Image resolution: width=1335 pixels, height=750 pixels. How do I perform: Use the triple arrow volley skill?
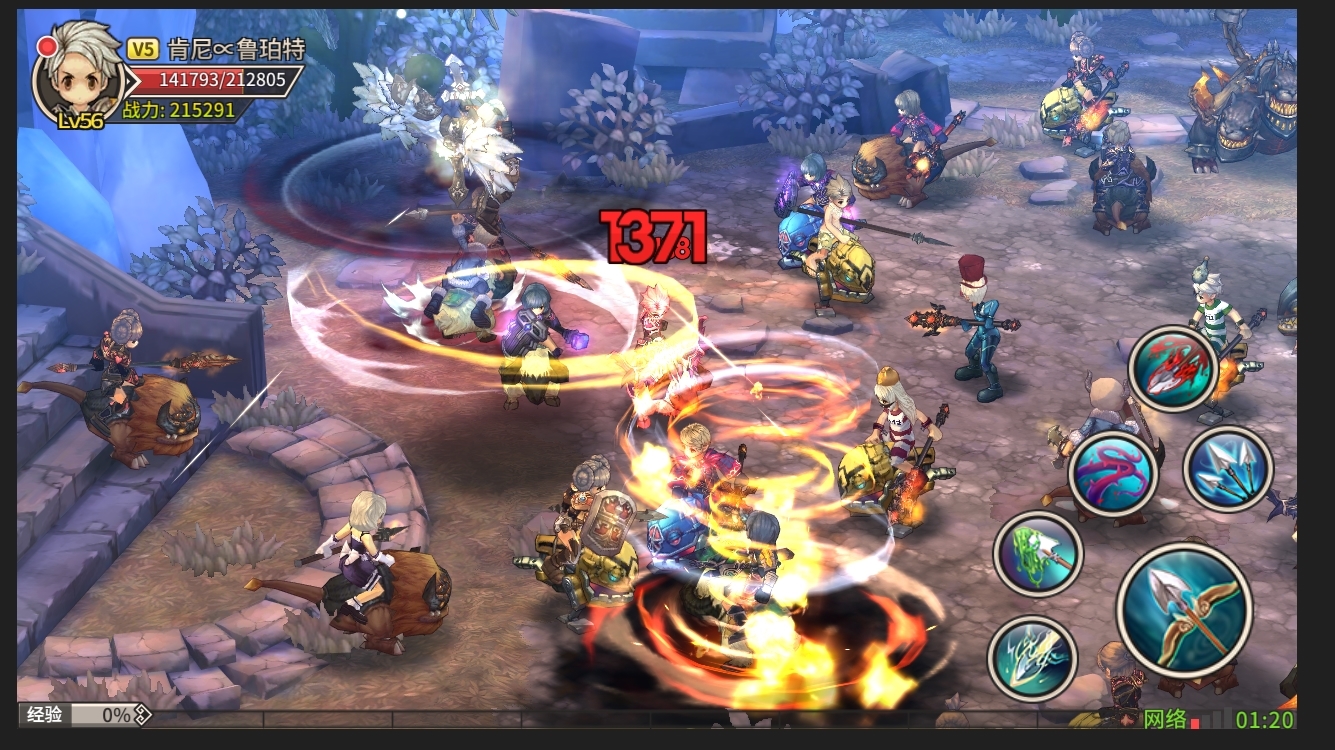(x=1227, y=468)
